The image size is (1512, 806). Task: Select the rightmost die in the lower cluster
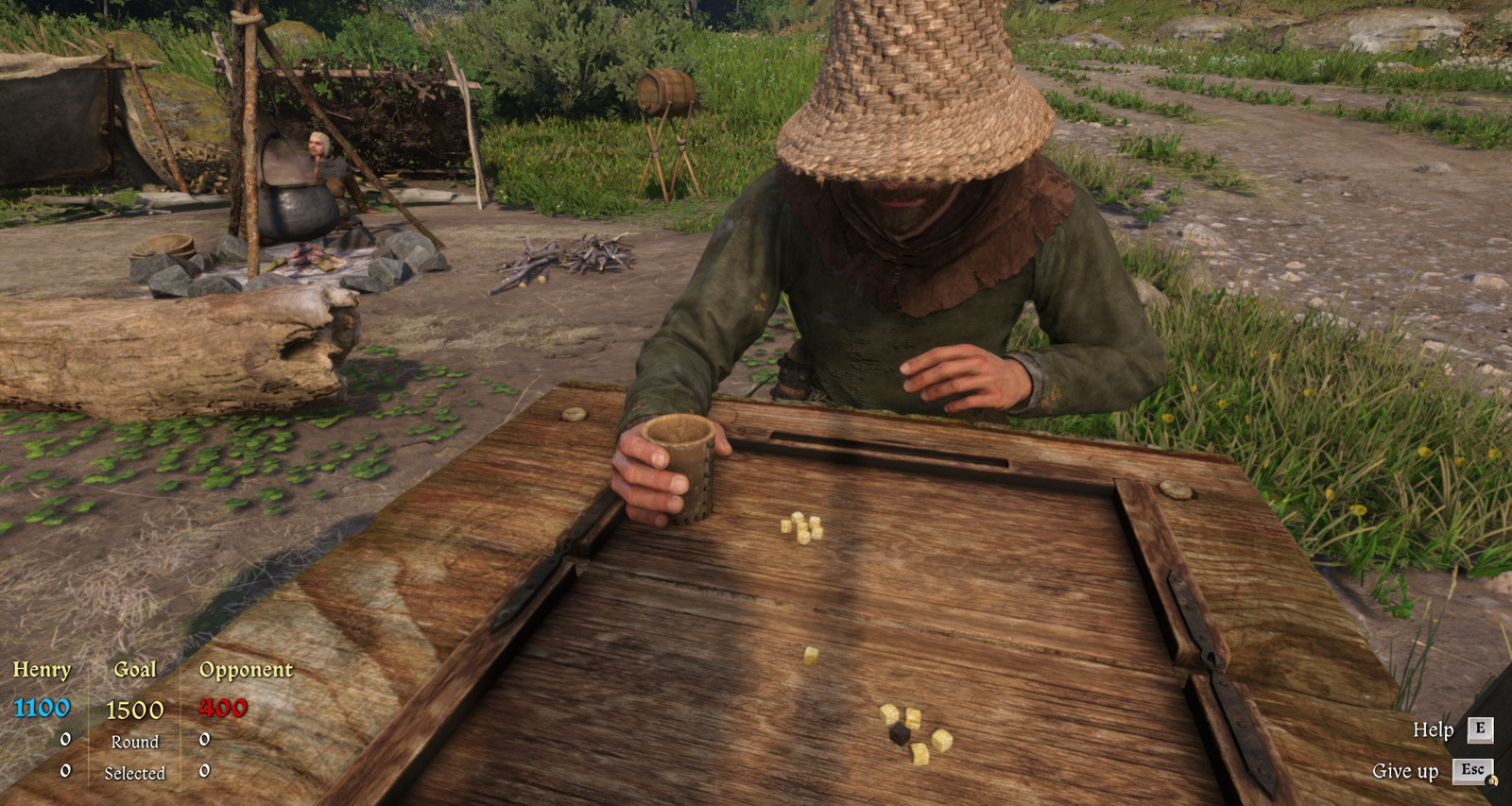pyautogui.click(x=942, y=739)
